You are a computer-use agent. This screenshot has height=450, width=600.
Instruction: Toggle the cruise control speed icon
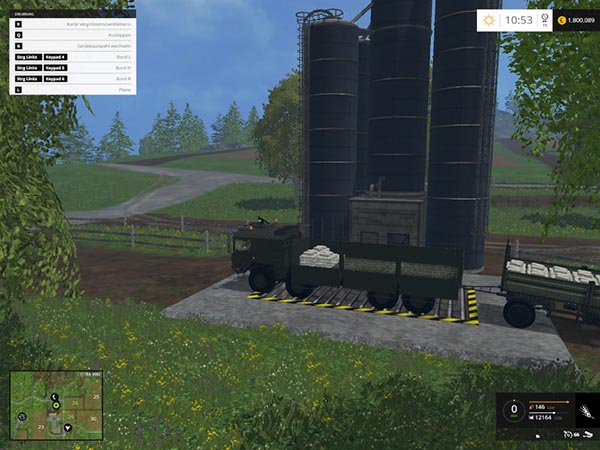pos(567,434)
